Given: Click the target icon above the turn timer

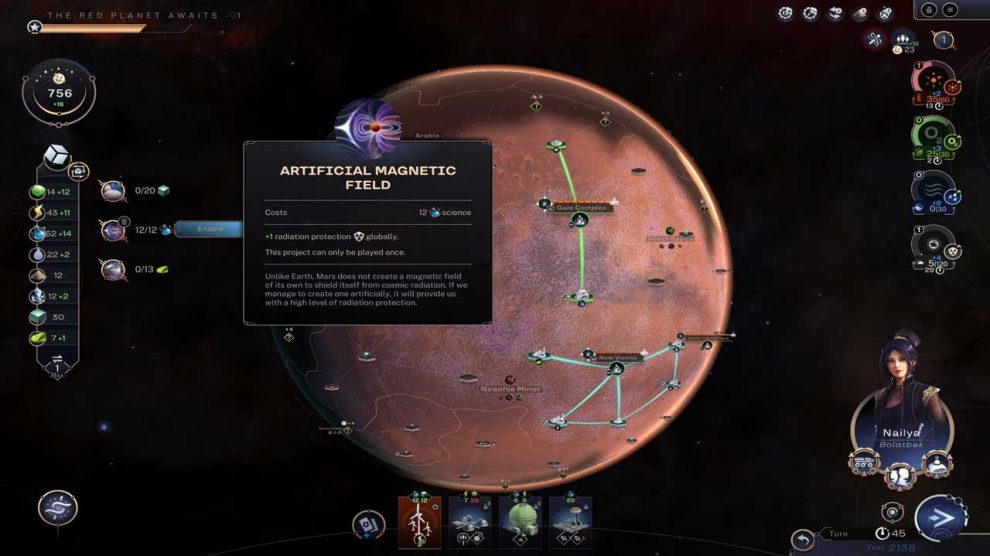Looking at the screenshot, I should click(892, 511).
